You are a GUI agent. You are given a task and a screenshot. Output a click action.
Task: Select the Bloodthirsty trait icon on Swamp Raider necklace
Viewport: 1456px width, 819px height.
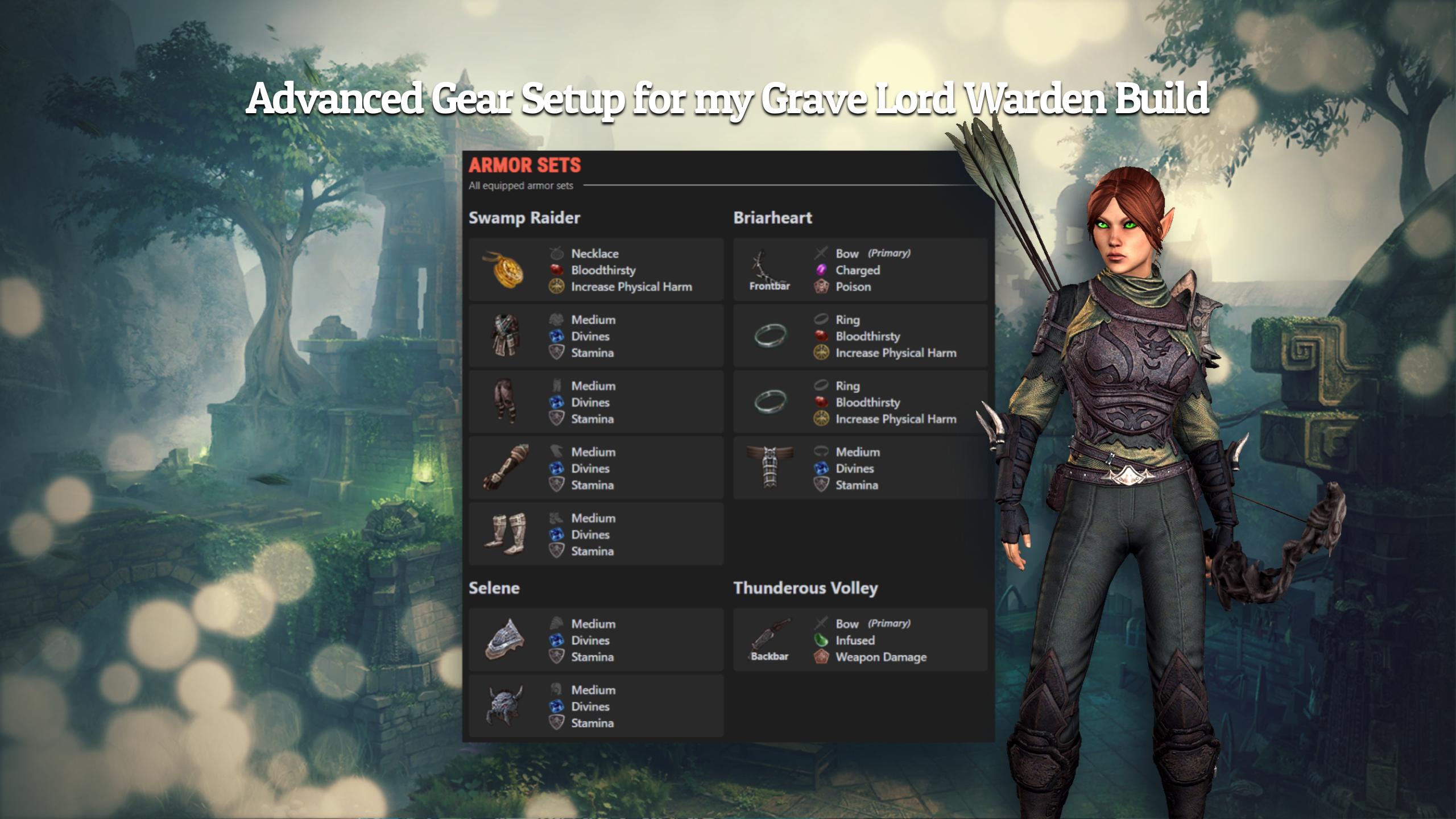(x=555, y=271)
